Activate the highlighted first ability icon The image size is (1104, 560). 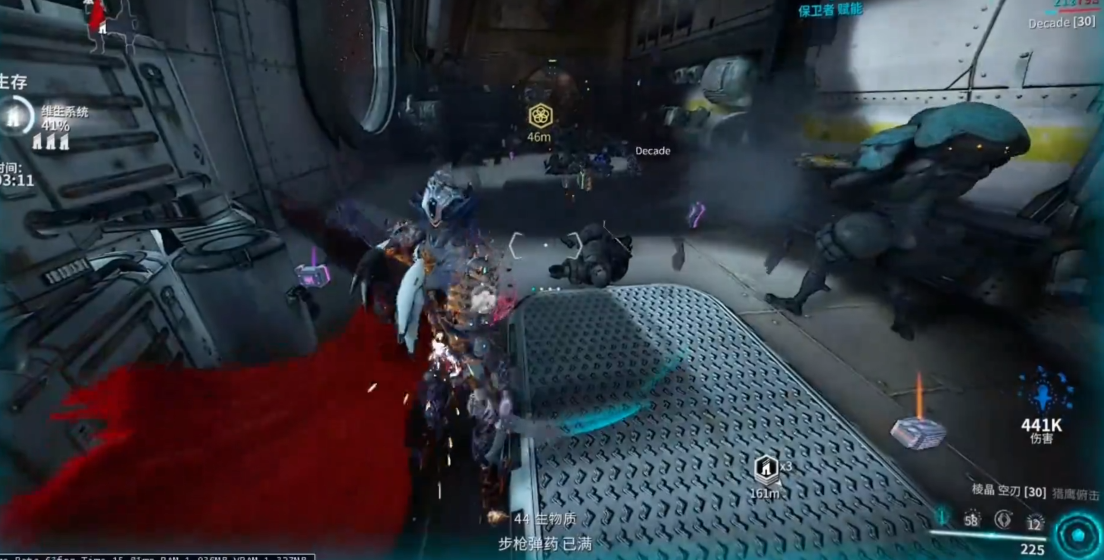pos(941,518)
